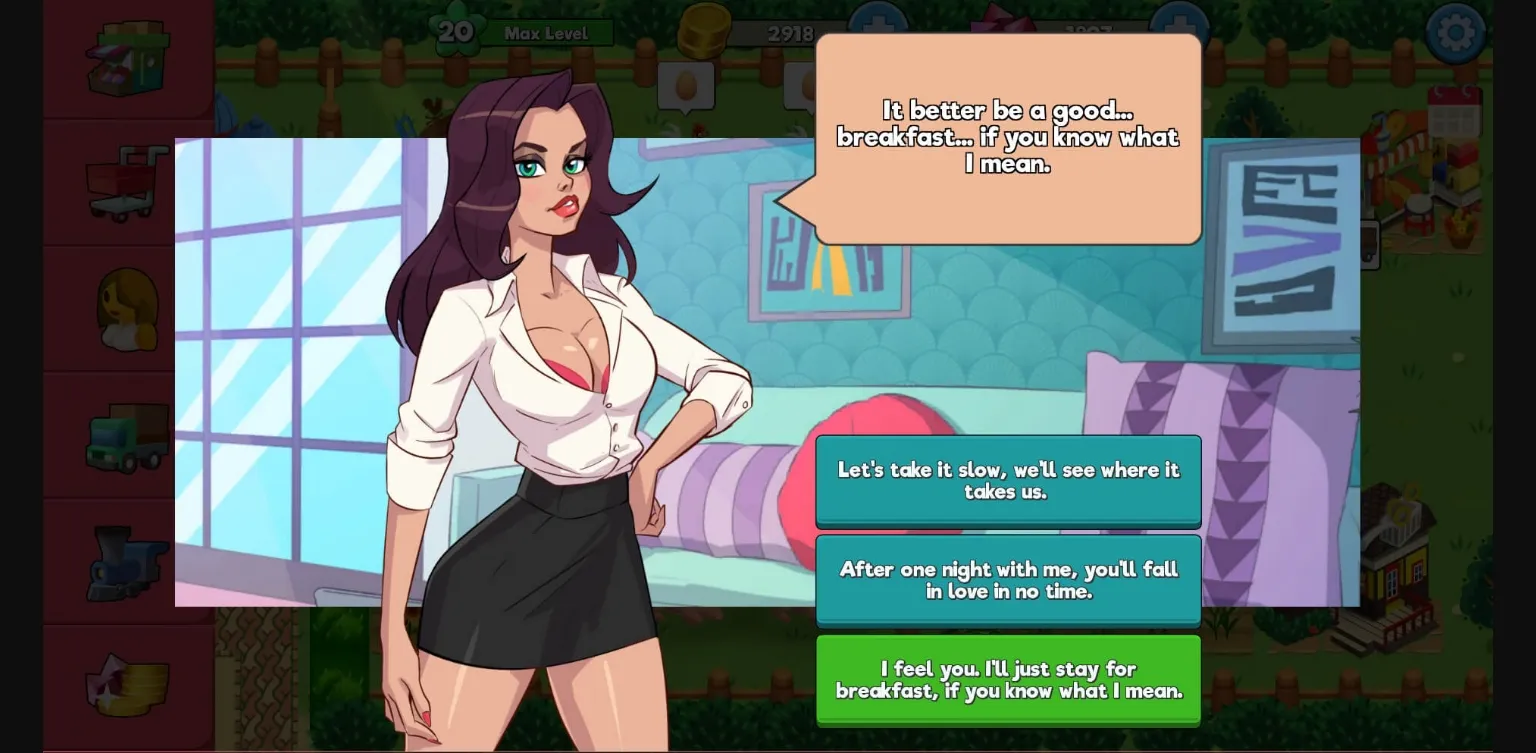Viewport: 1536px width, 753px height.
Task: Open the characters panel with the woman icon
Action: coord(130,310)
